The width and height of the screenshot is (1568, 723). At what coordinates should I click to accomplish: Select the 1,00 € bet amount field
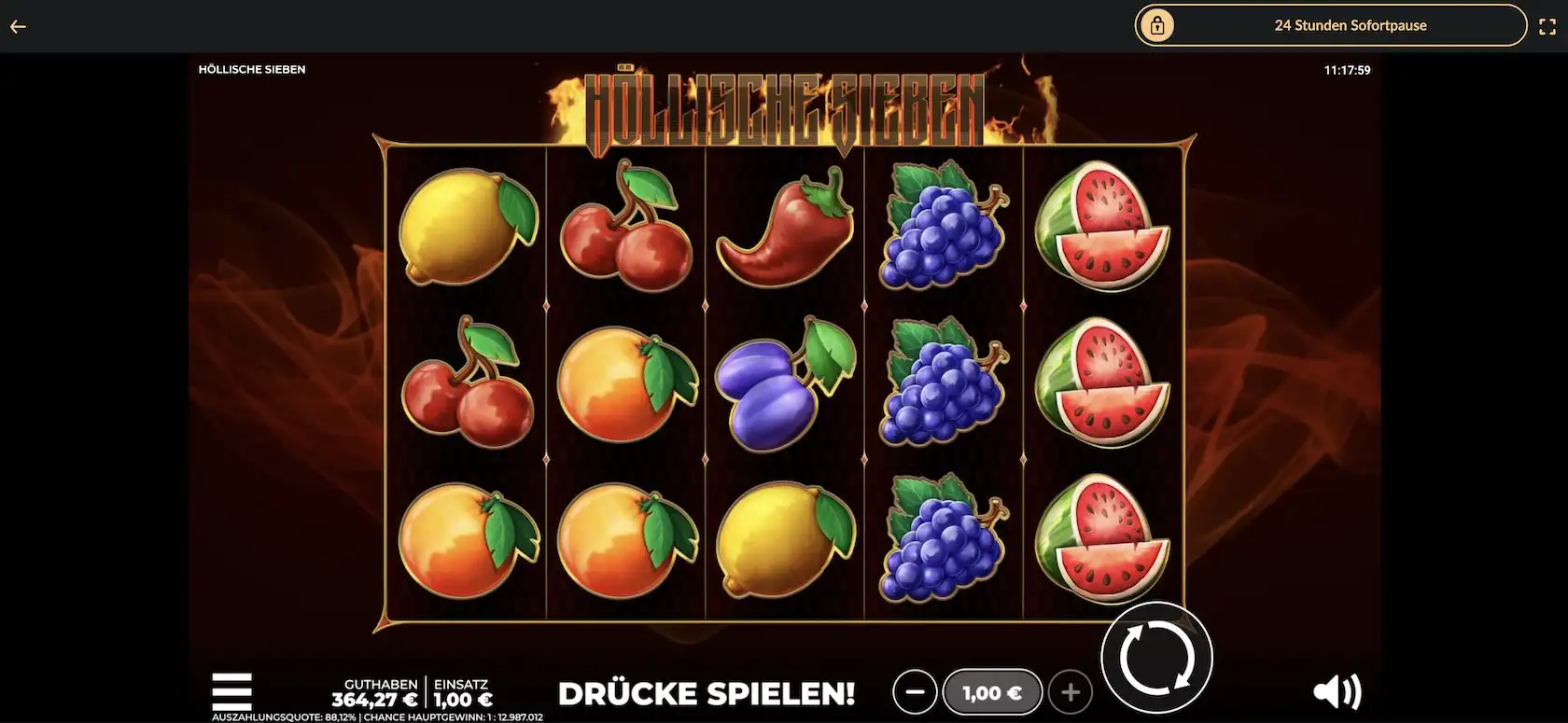[x=993, y=691]
